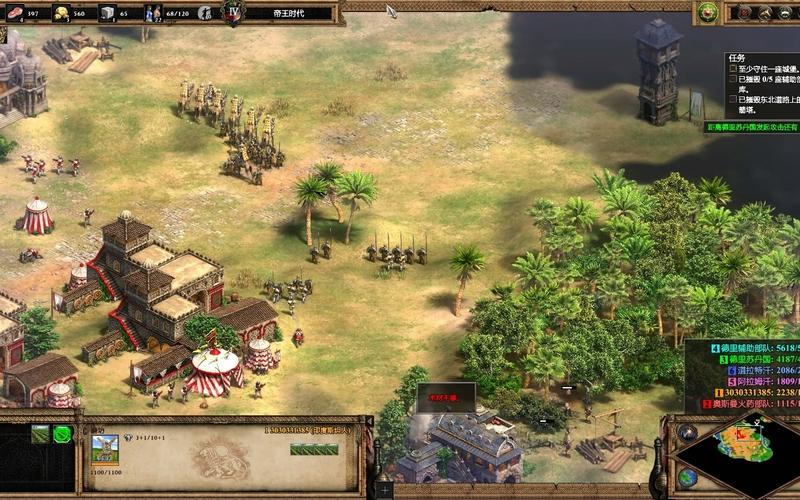The width and height of the screenshot is (800, 500).
Task: Click the signal flare button above the globe
Action: pyautogui.click(x=686, y=432)
